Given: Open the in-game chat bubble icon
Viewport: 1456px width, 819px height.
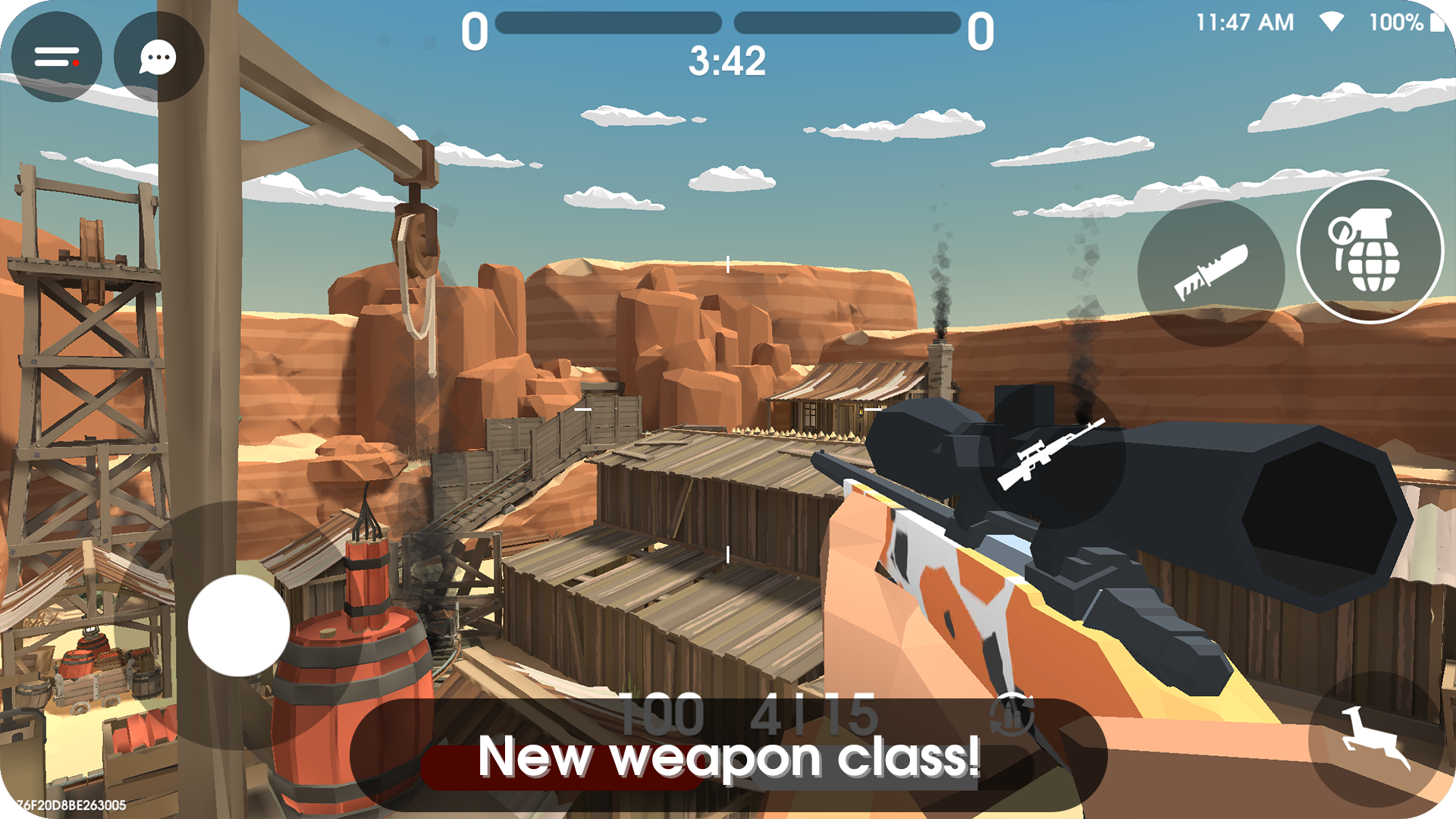Looking at the screenshot, I should point(155,57).
